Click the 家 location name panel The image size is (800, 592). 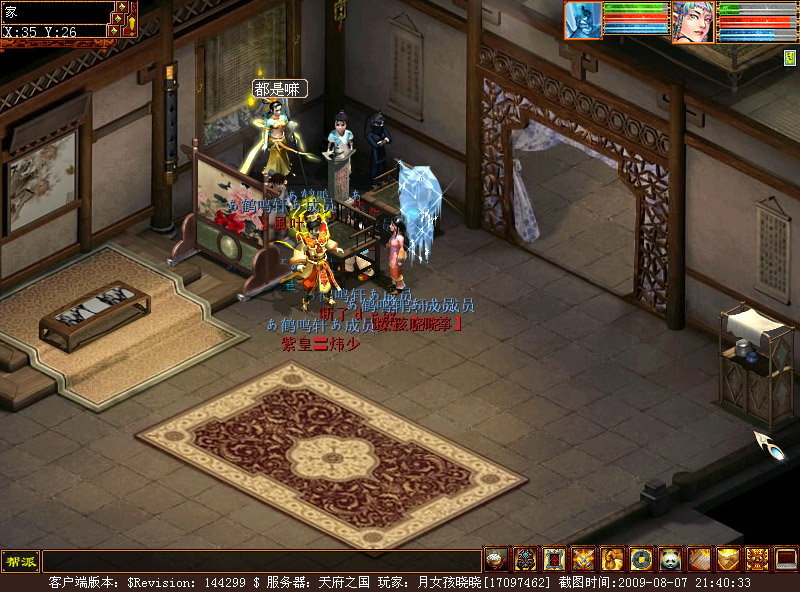pos(56,13)
